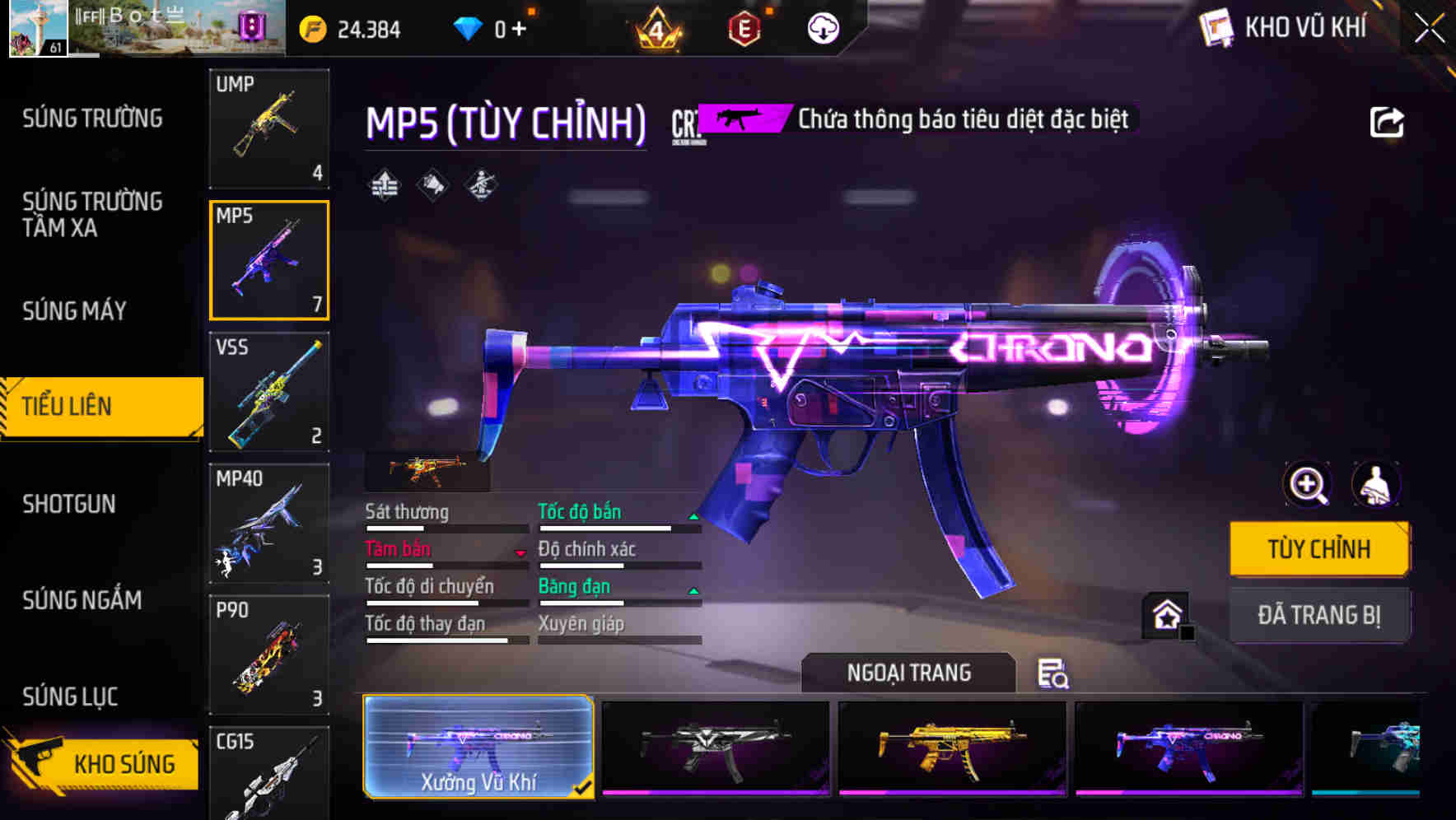
Task: Click the ĐÃ TRANG BỊ button
Action: pyautogui.click(x=1318, y=615)
